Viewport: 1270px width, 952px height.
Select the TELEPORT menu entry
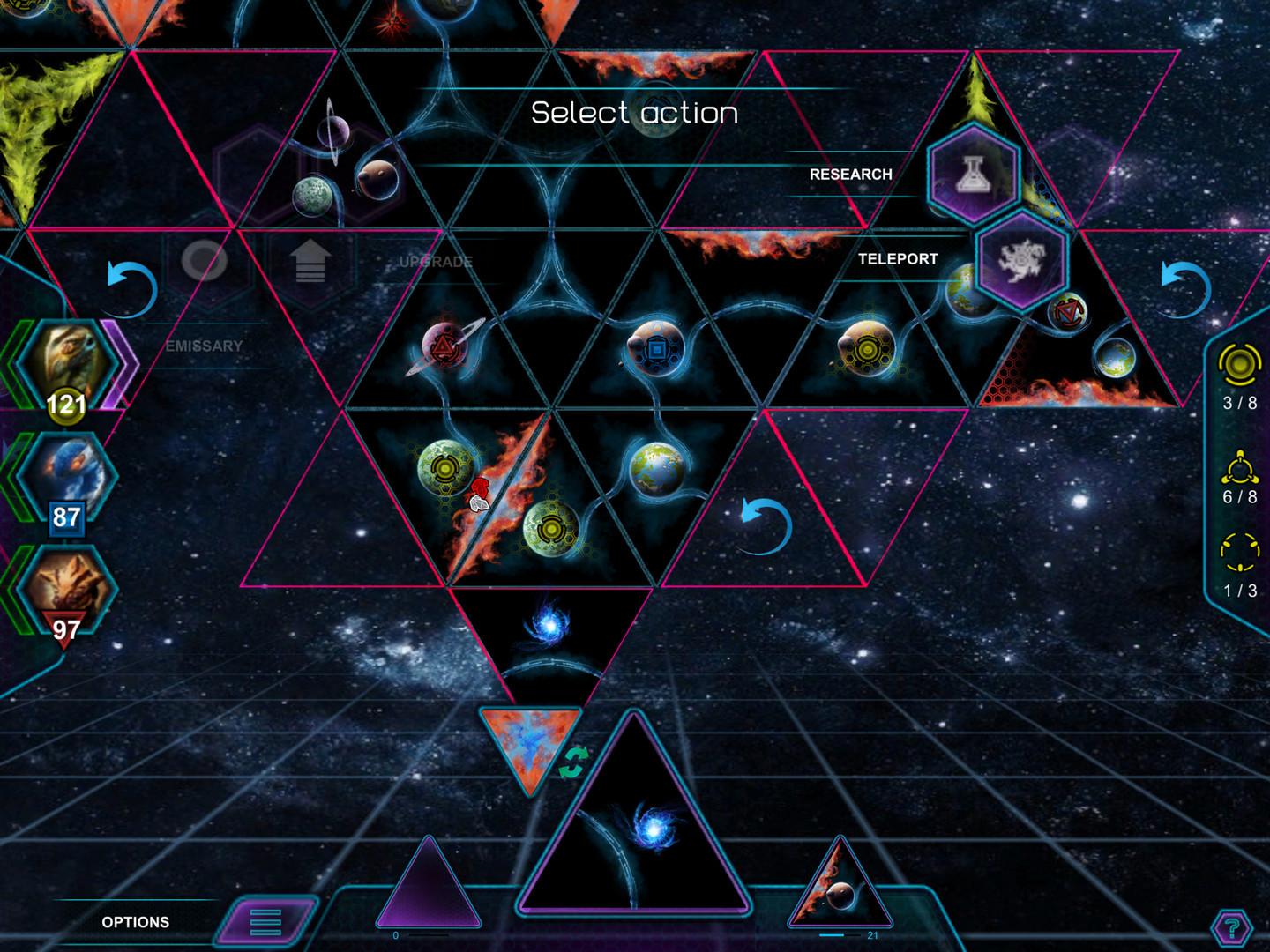point(898,259)
